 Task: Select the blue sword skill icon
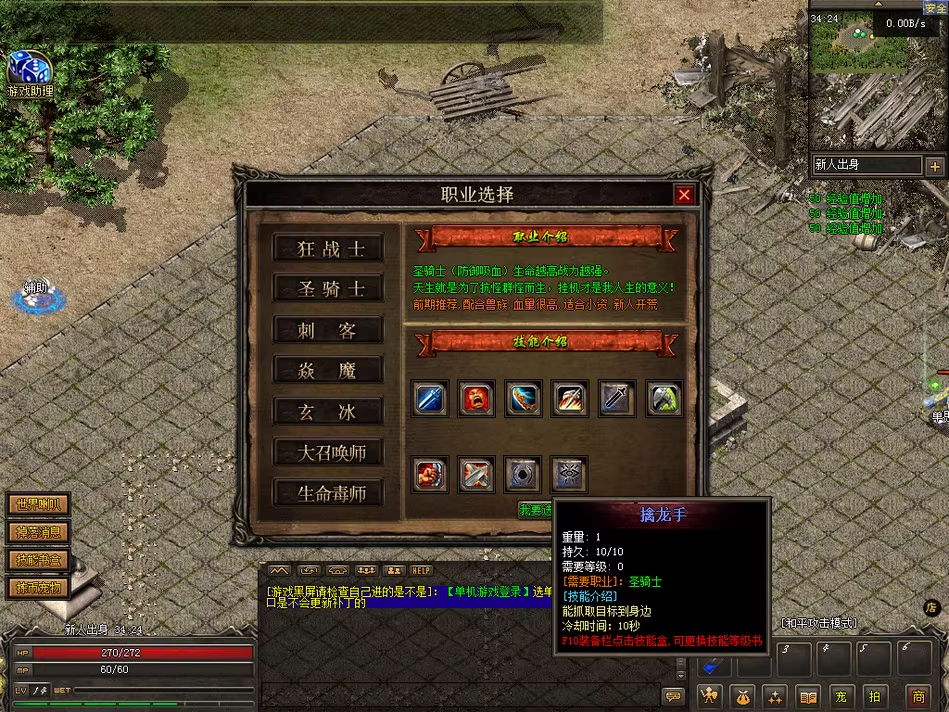click(430, 398)
